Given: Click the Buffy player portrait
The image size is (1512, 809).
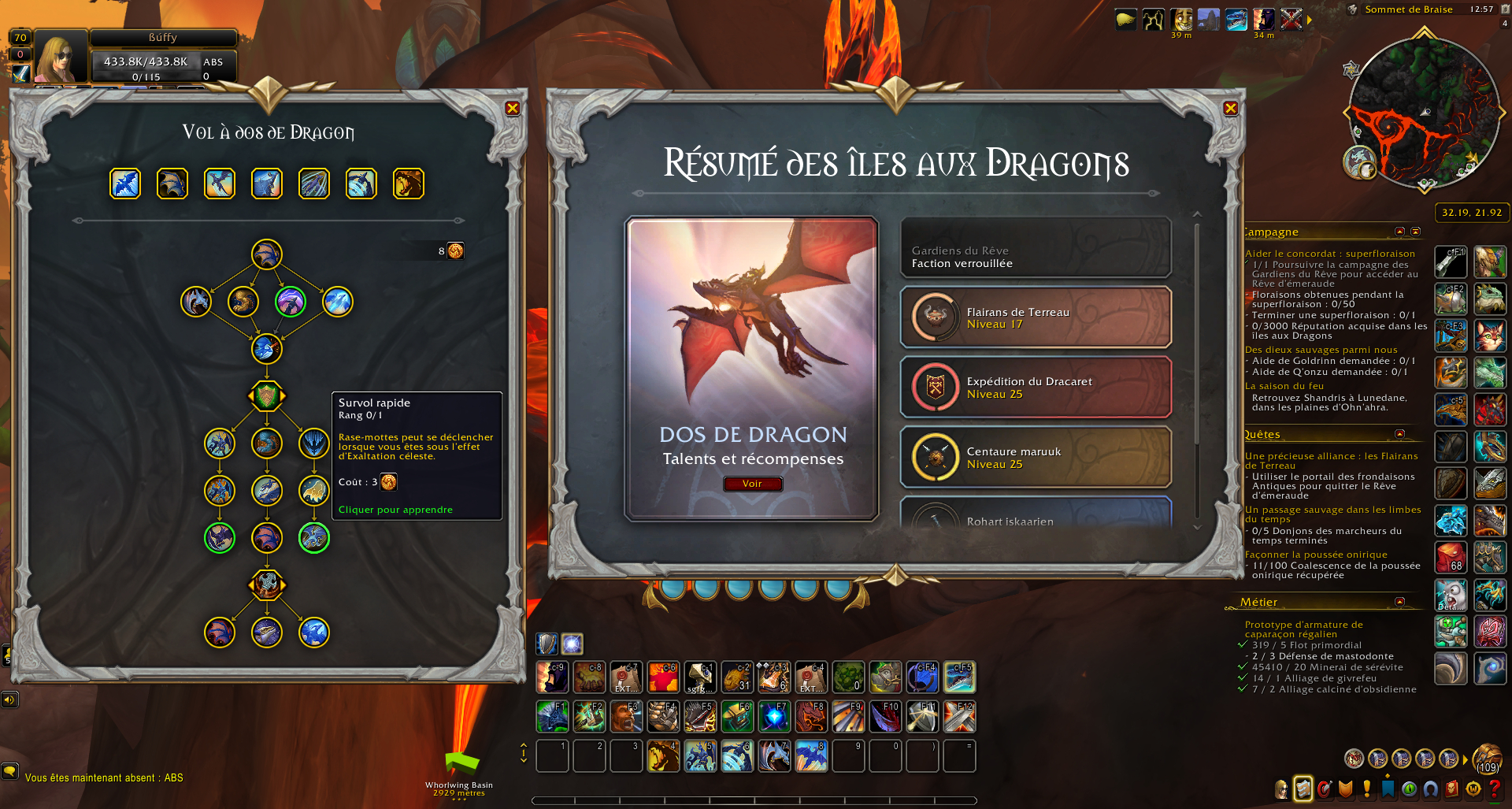Looking at the screenshot, I should 61,57.
